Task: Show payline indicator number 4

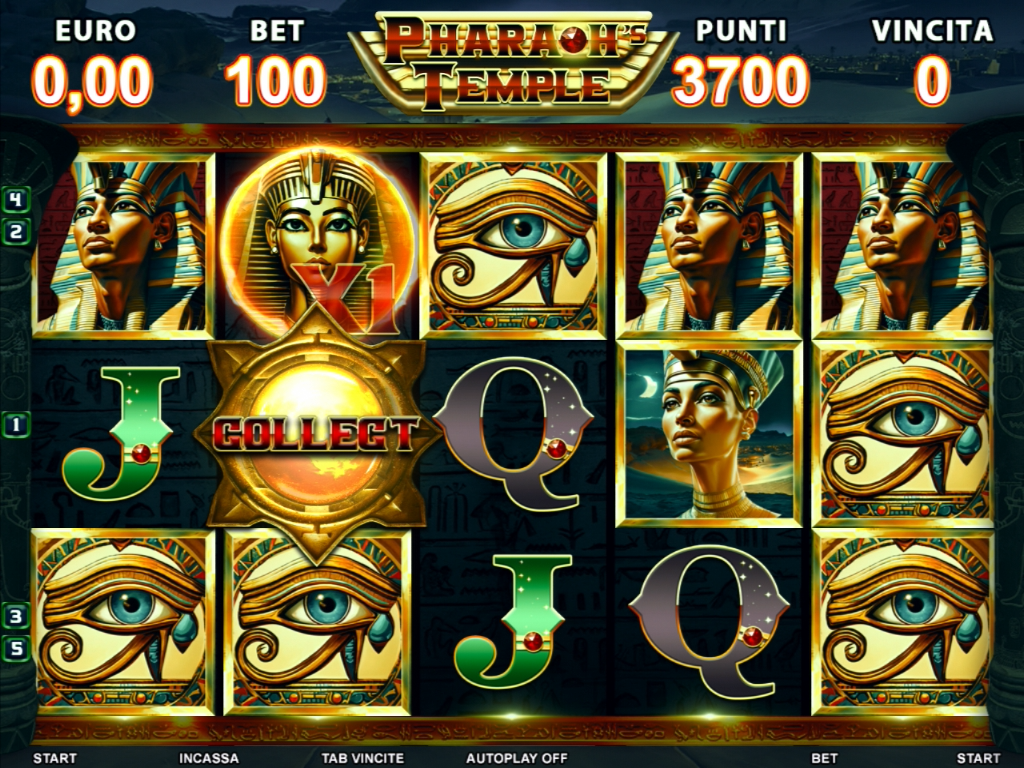Action: [16, 199]
